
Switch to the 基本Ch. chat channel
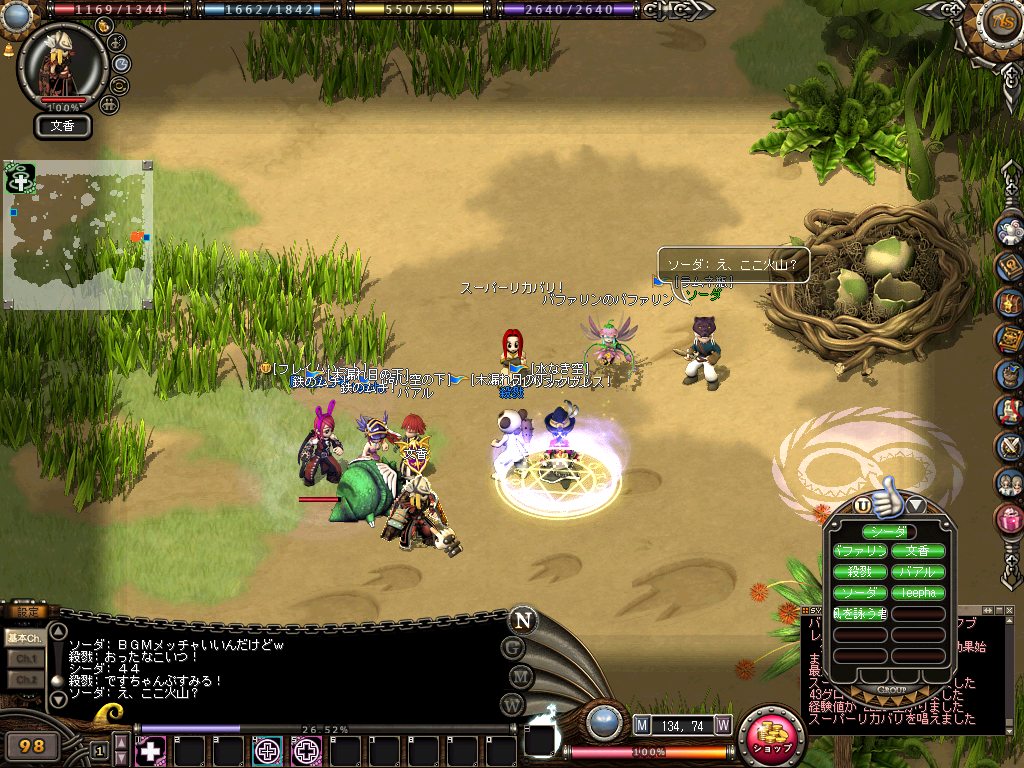(x=23, y=637)
